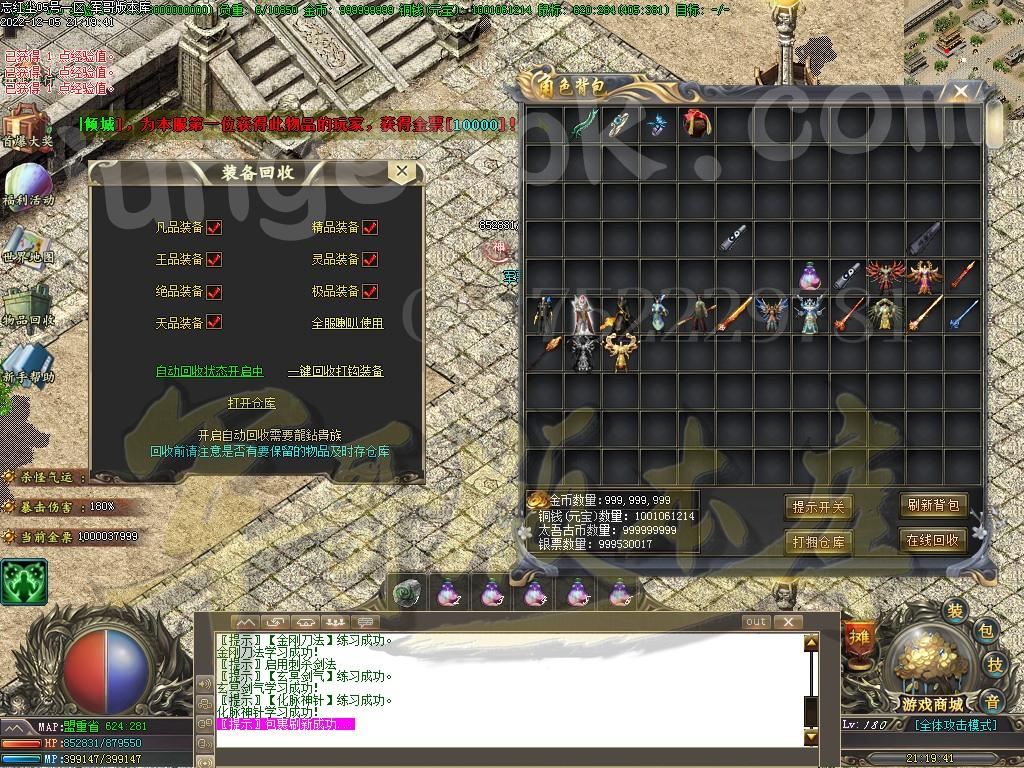Toggle the 凡品装备 checkbox
The width and height of the screenshot is (1024, 768).
pos(214,228)
